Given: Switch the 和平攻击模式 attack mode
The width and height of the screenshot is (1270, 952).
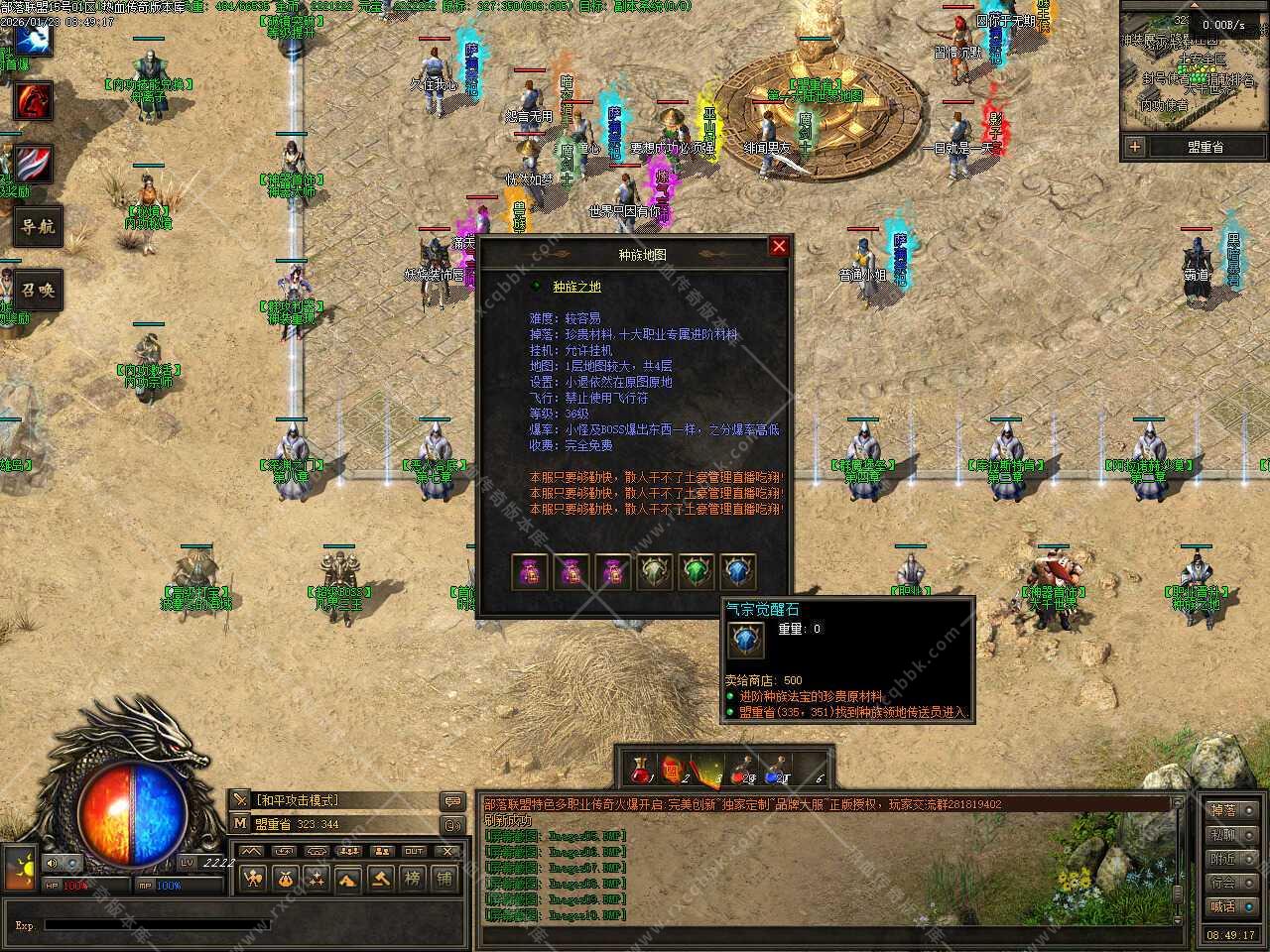Looking at the screenshot, I should point(298,800).
